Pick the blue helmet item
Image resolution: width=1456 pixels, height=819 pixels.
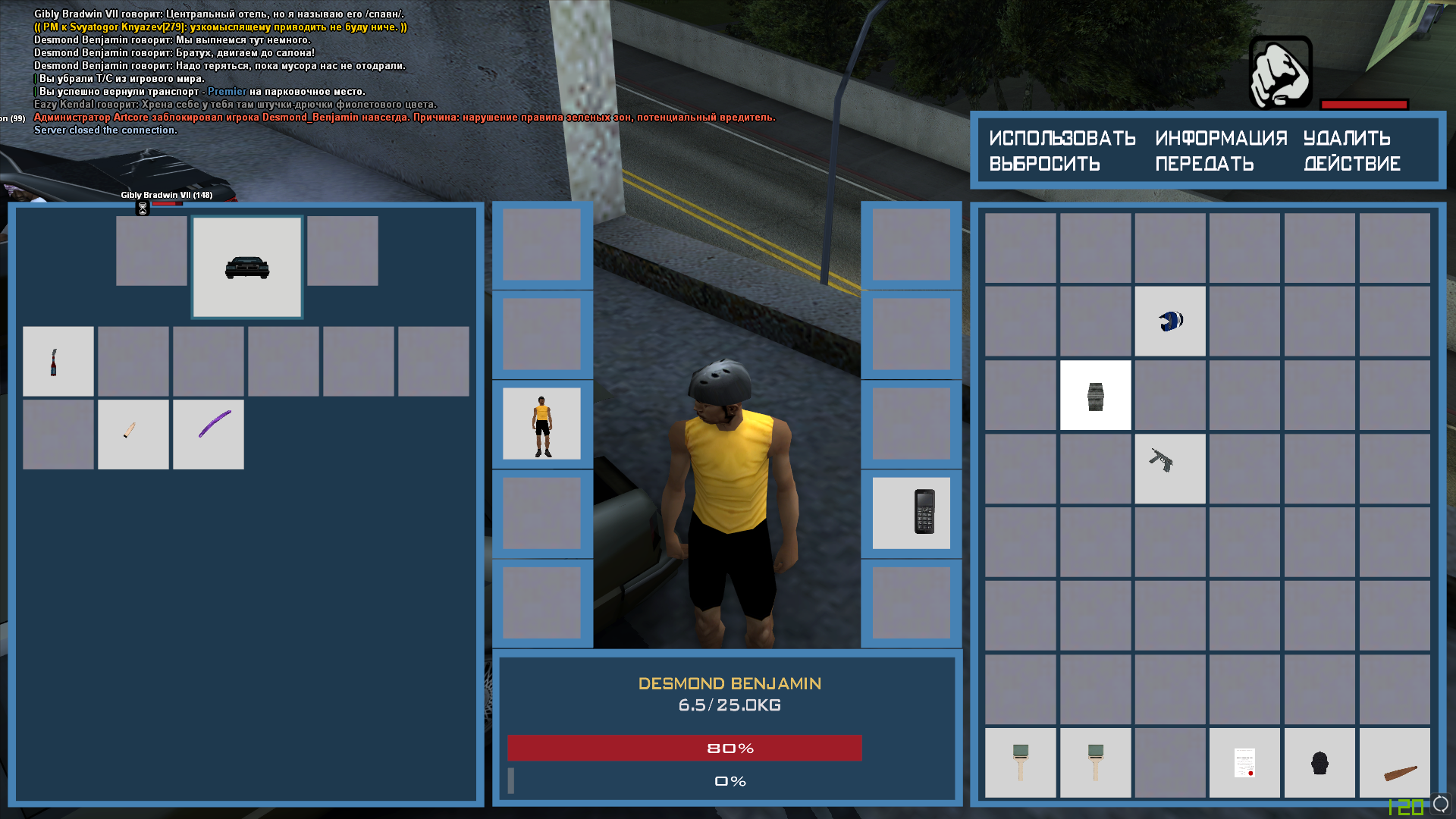1169,321
